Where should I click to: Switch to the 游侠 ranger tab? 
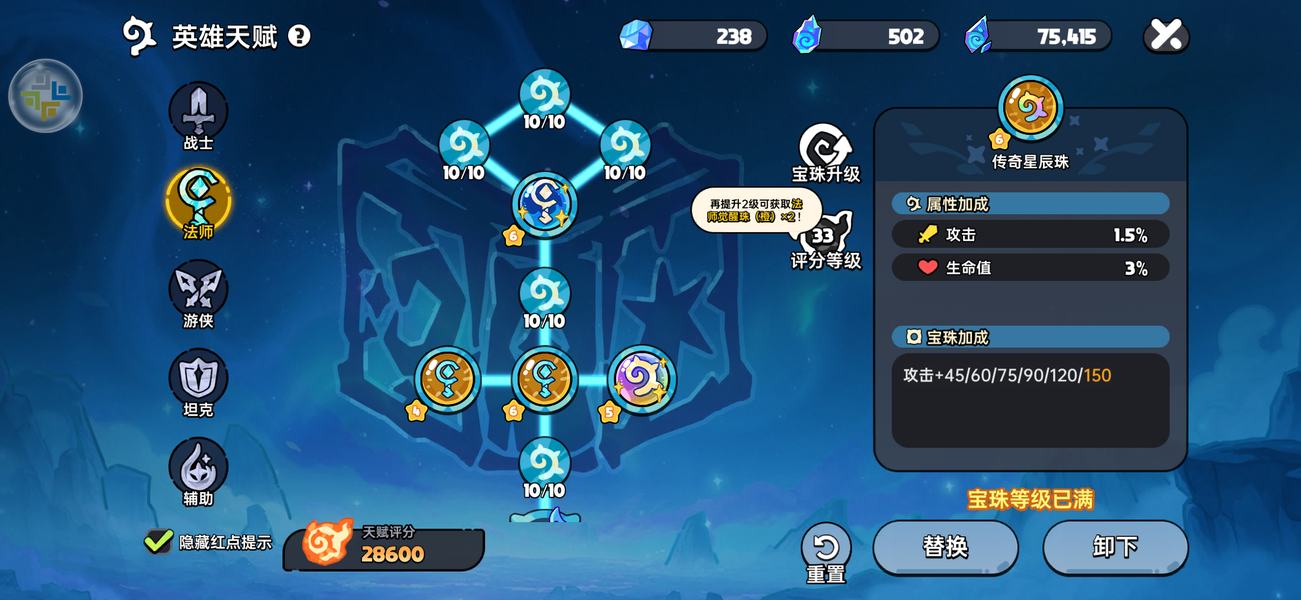coord(198,290)
